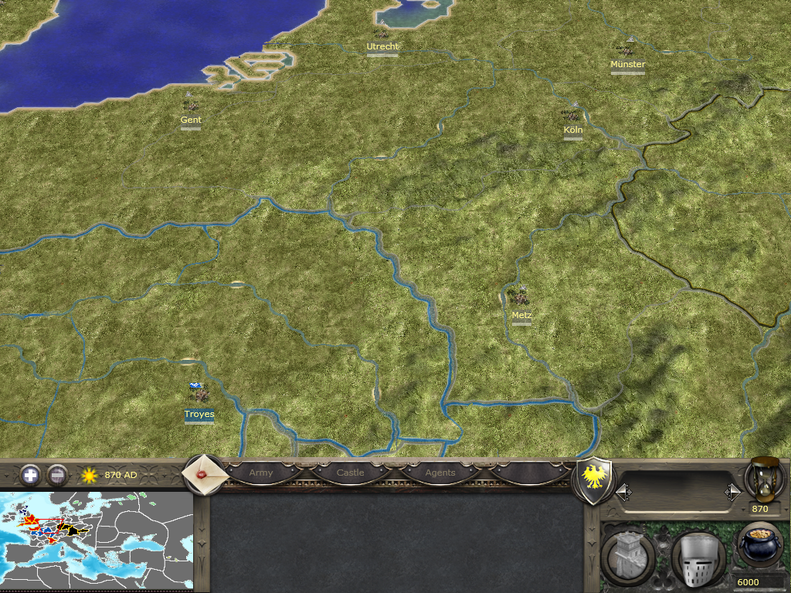Zoom out the minimap with the minus button
Screen dimensions: 791x593
(58, 475)
